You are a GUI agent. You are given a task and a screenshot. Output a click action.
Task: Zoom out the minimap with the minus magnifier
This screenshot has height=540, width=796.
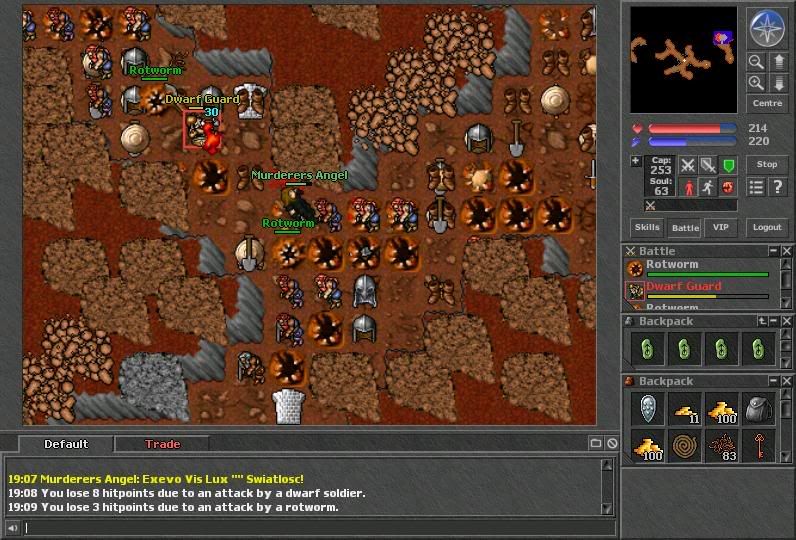tap(757, 62)
